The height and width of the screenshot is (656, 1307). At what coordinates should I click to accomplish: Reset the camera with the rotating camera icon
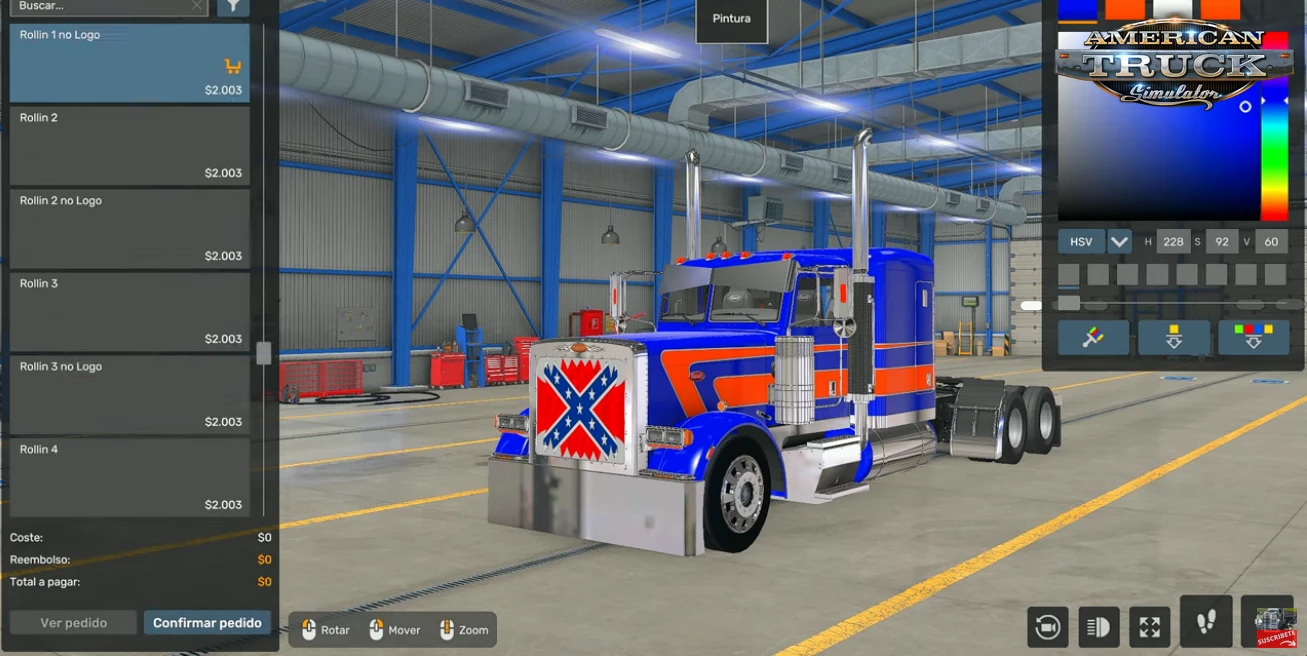[x=1047, y=627]
